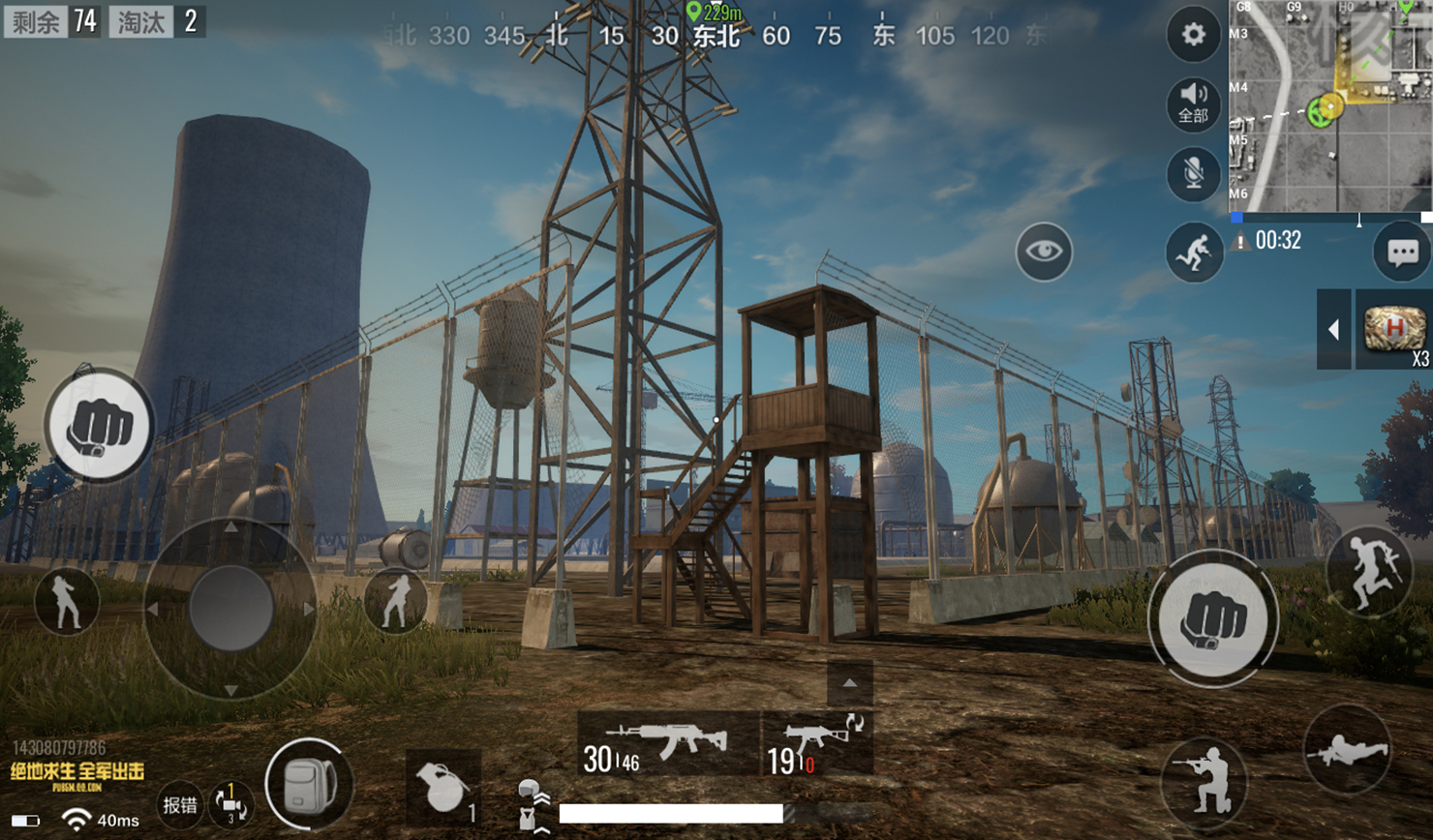
Task: Expand the weapon bar up arrow
Action: (x=849, y=683)
